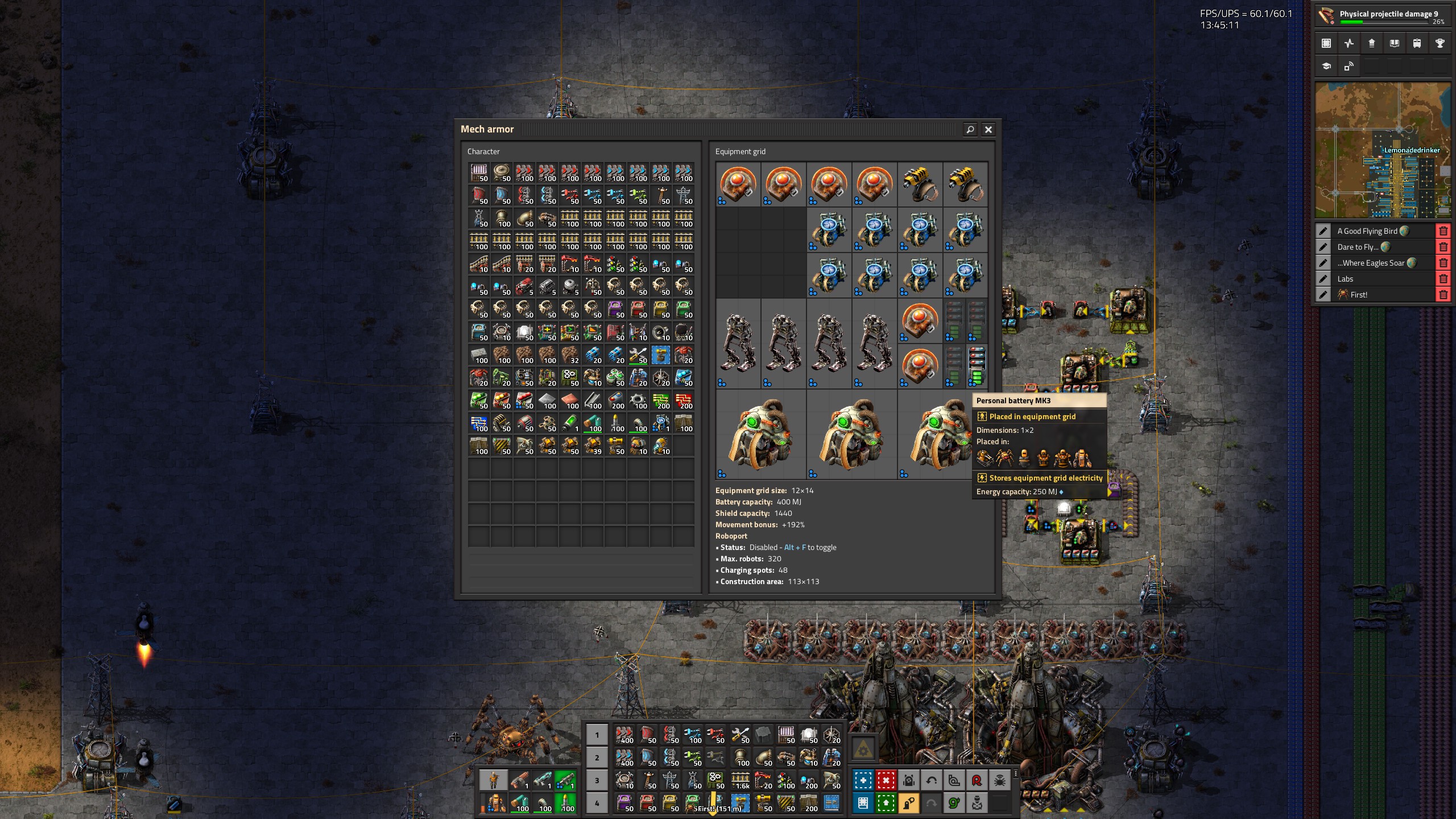The image size is (1456, 819).
Task: Delete the 'Labs' pin
Action: [1443, 279]
